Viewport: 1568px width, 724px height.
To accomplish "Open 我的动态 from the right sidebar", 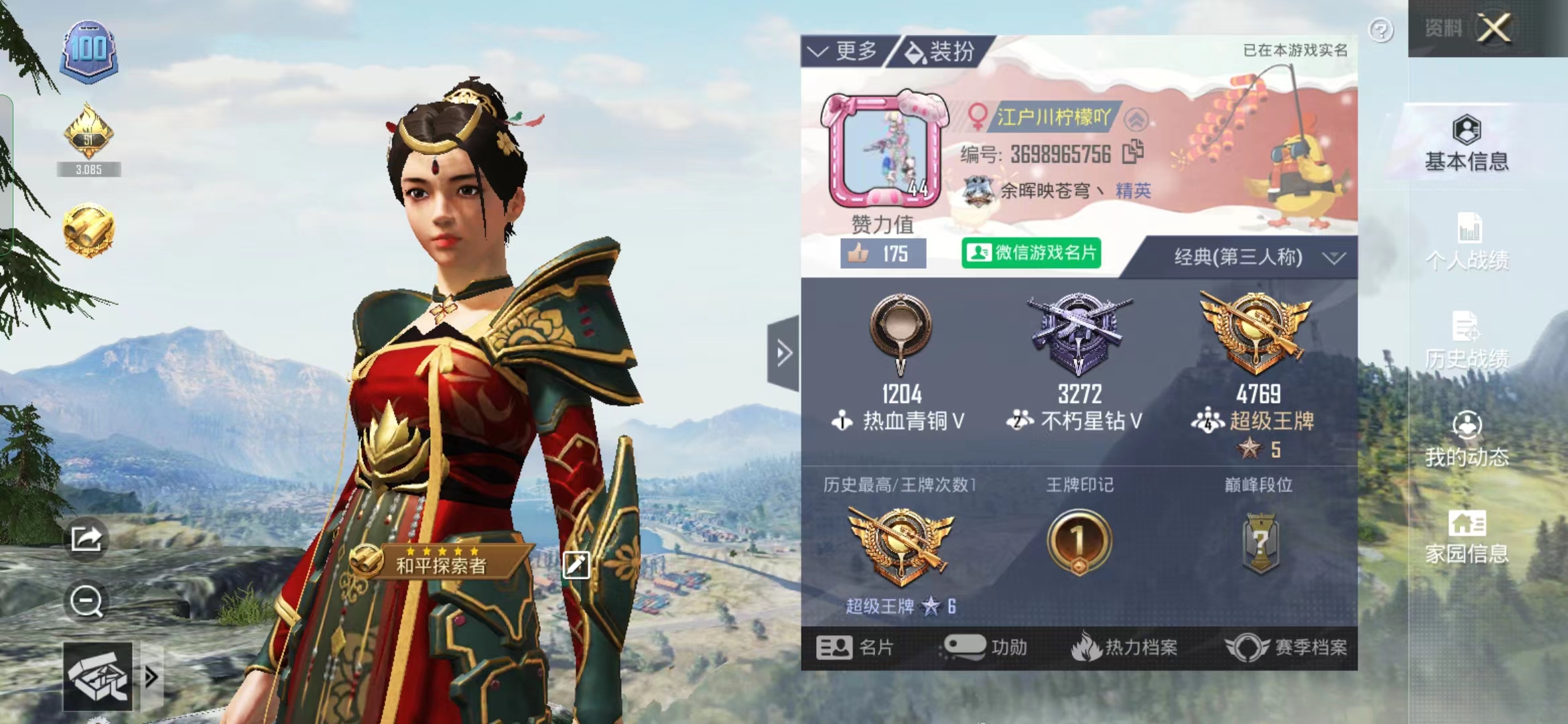I will pos(1467,439).
